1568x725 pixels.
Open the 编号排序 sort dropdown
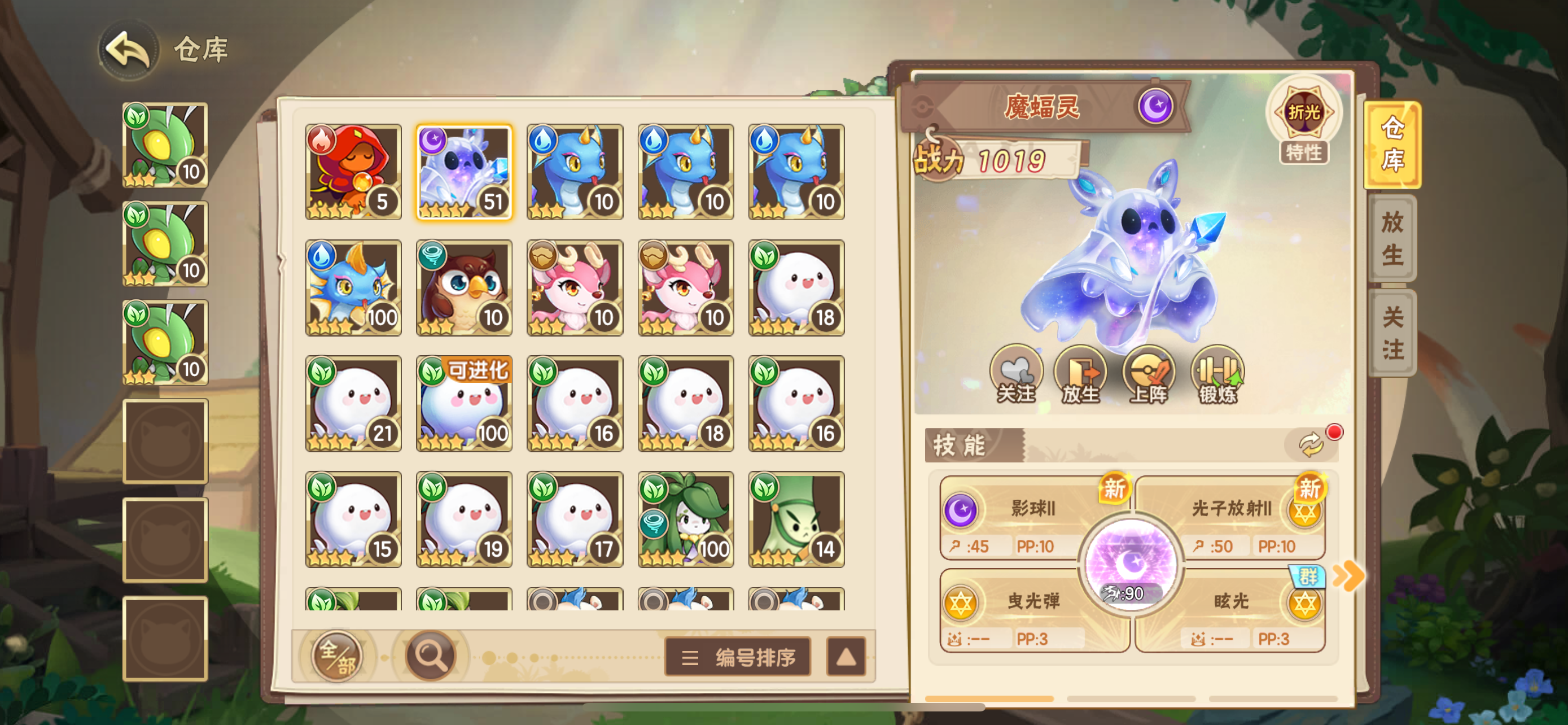[737, 657]
